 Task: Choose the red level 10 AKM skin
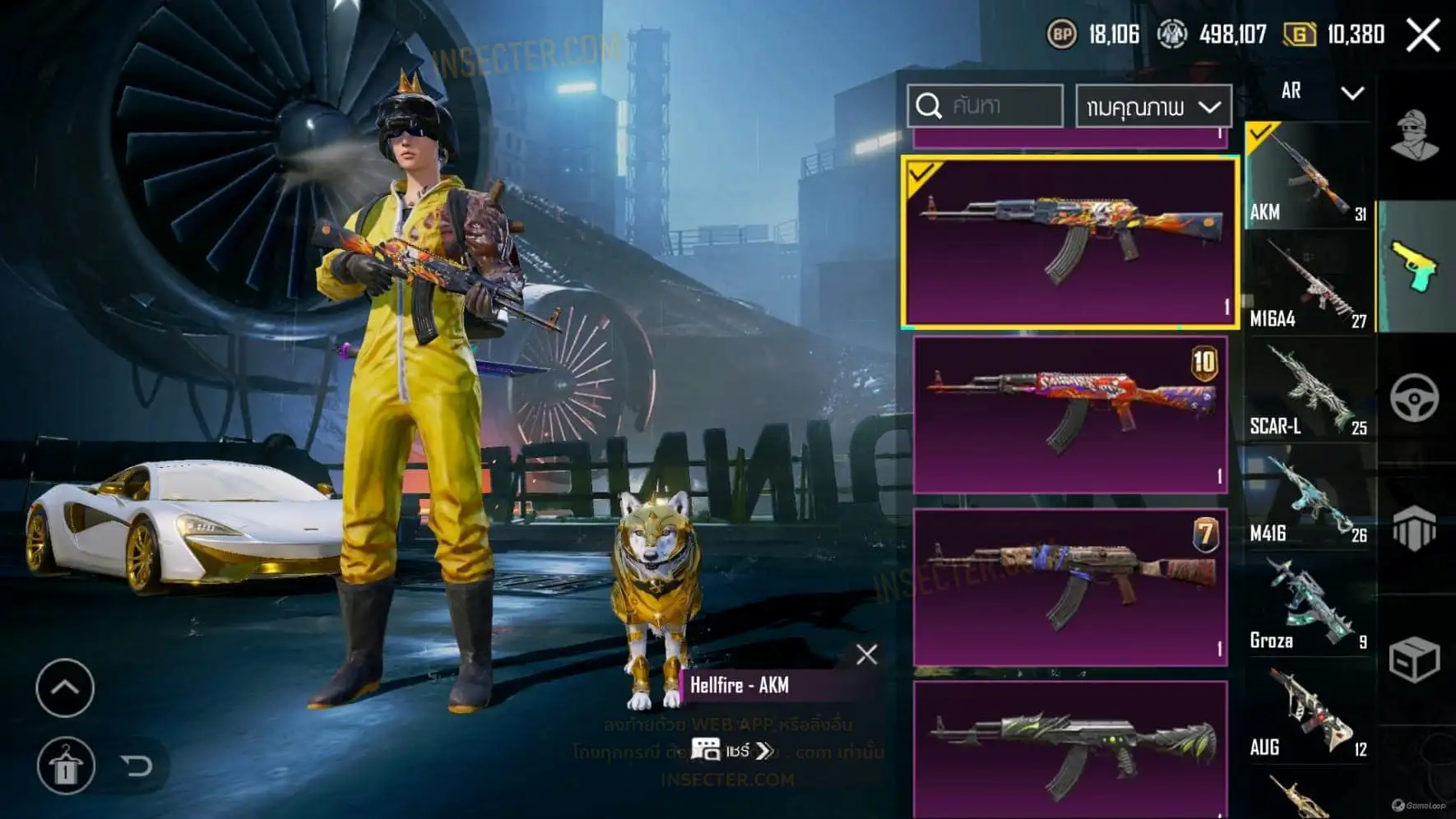coord(1070,414)
